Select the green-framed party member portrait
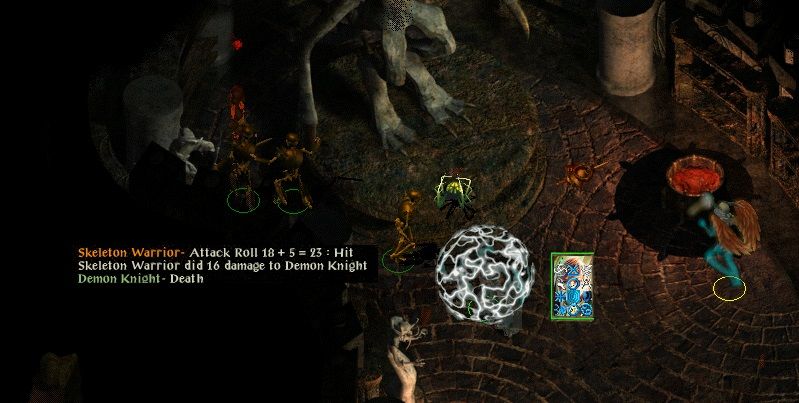The image size is (799, 403). coord(571,286)
